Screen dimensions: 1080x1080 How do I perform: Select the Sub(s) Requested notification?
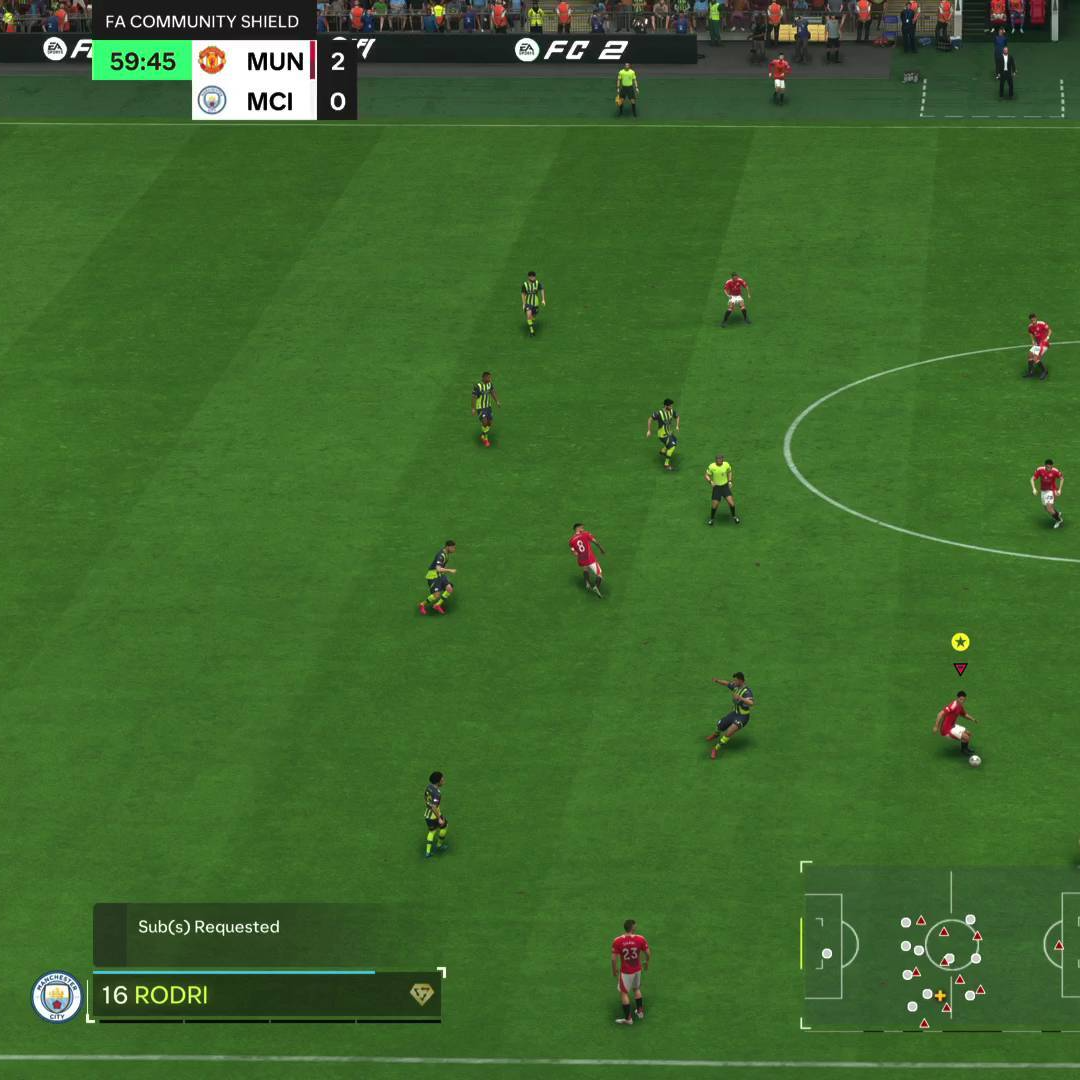coord(209,927)
